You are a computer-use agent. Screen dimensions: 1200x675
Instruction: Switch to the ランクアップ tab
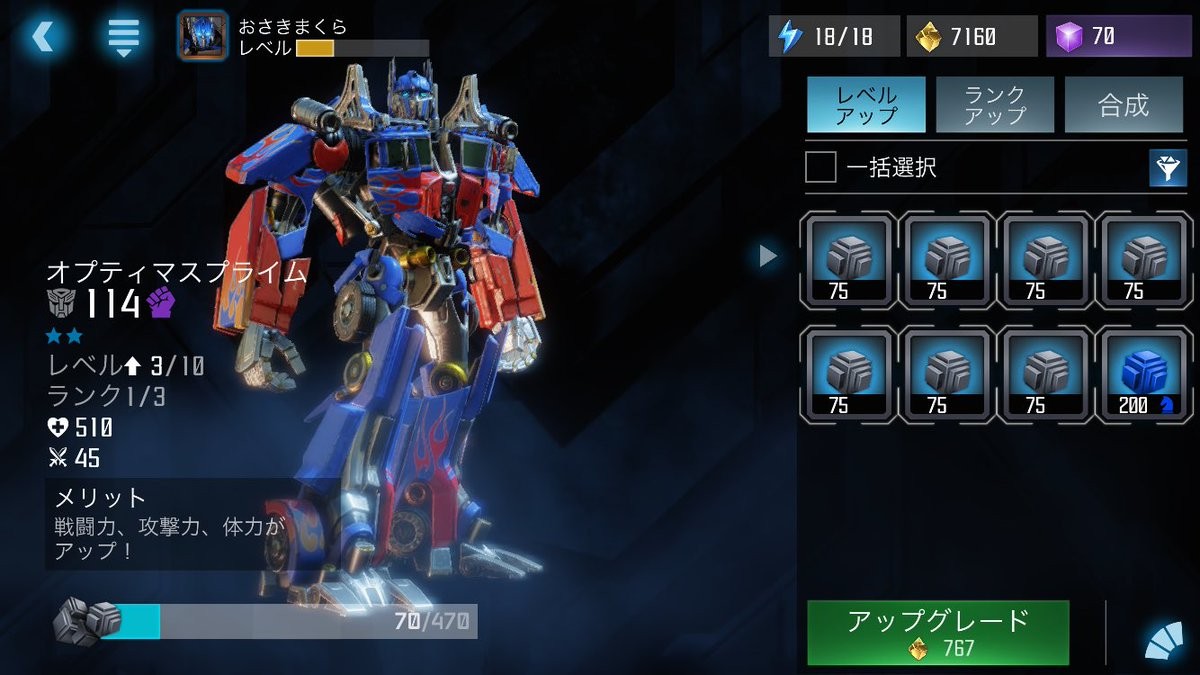click(x=994, y=105)
